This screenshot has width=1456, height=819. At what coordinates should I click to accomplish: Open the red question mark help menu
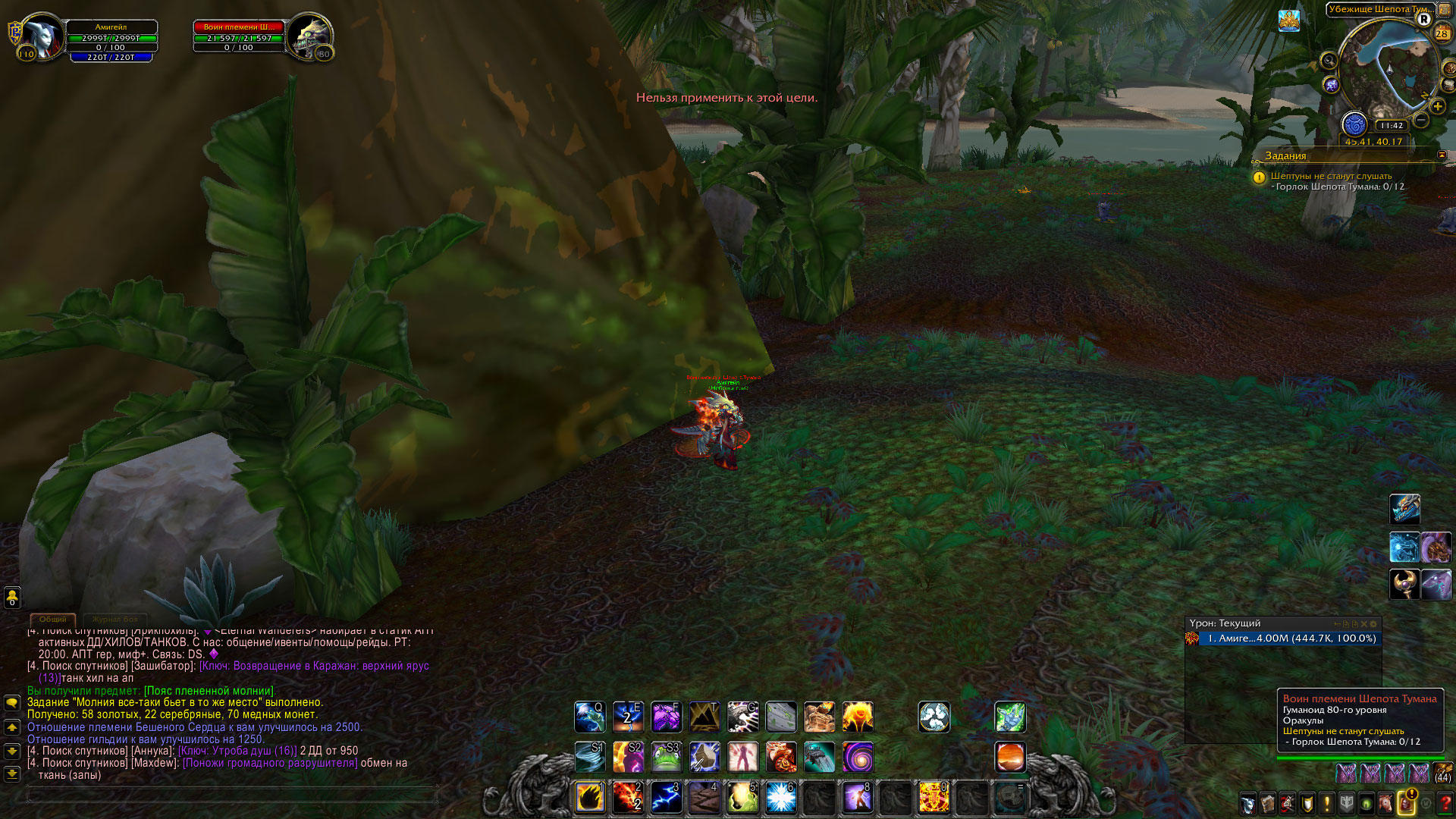[1445, 803]
